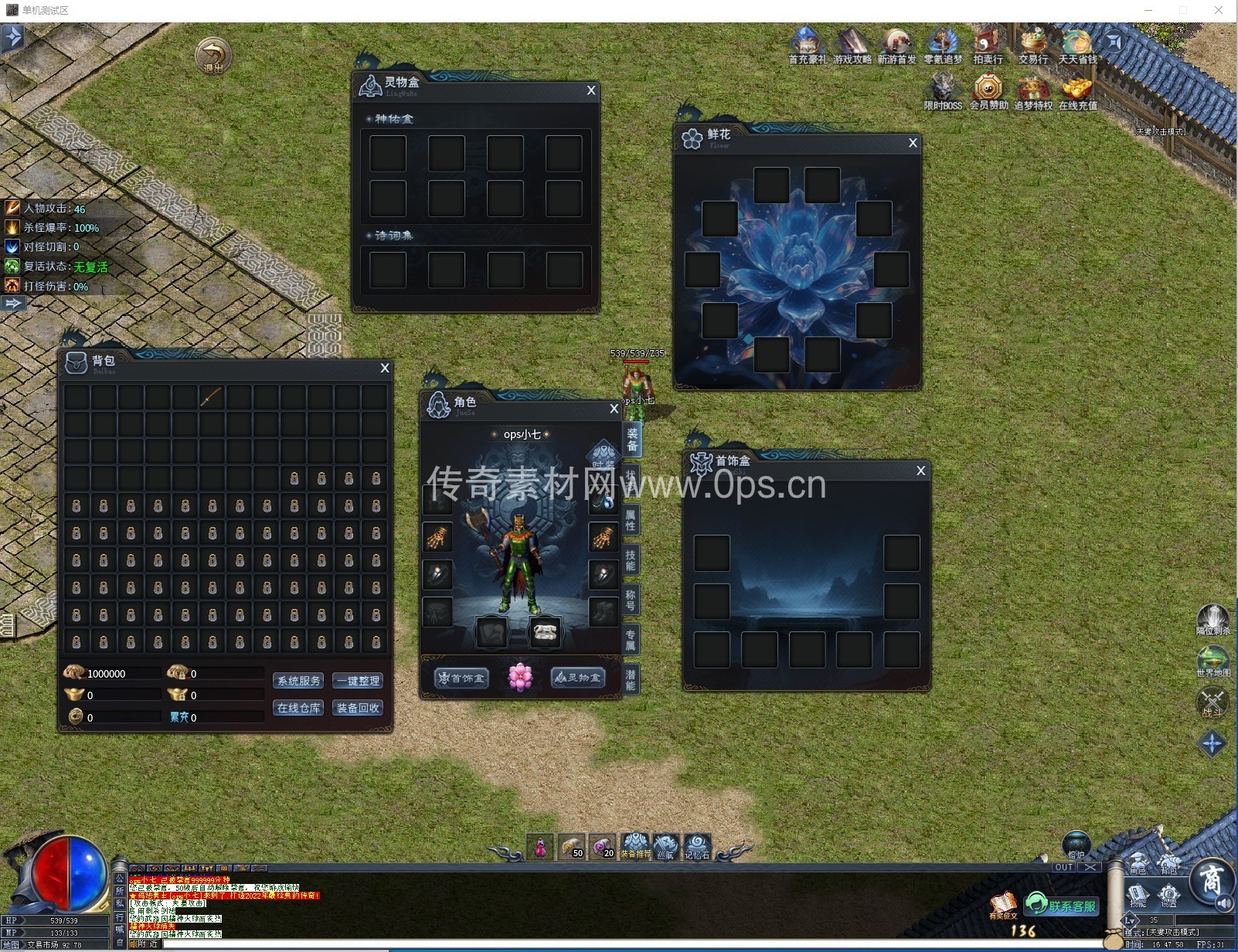
Task: Open the 拍卖行 auction house
Action: click(x=987, y=46)
